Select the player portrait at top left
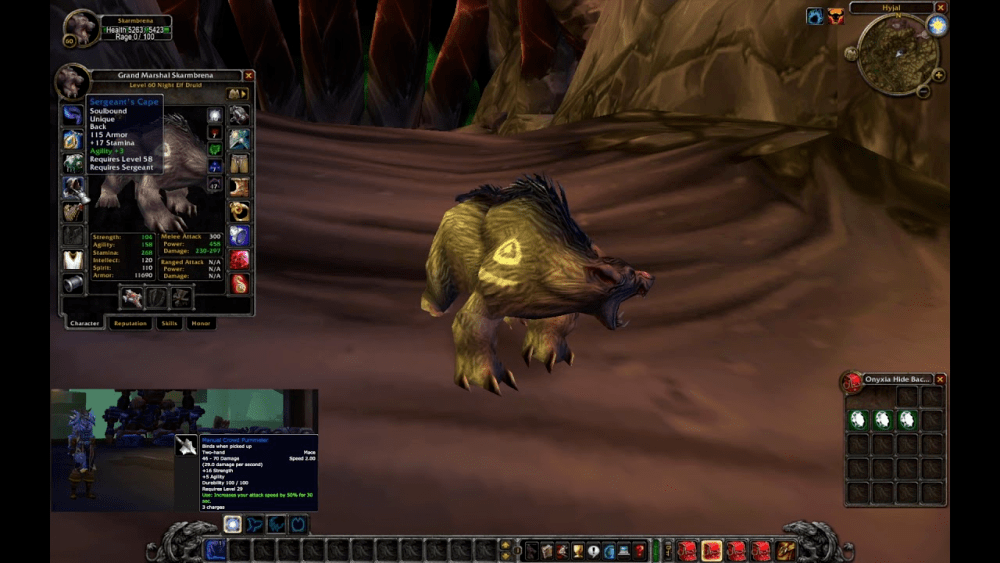The width and height of the screenshot is (1000, 563). pos(81,28)
